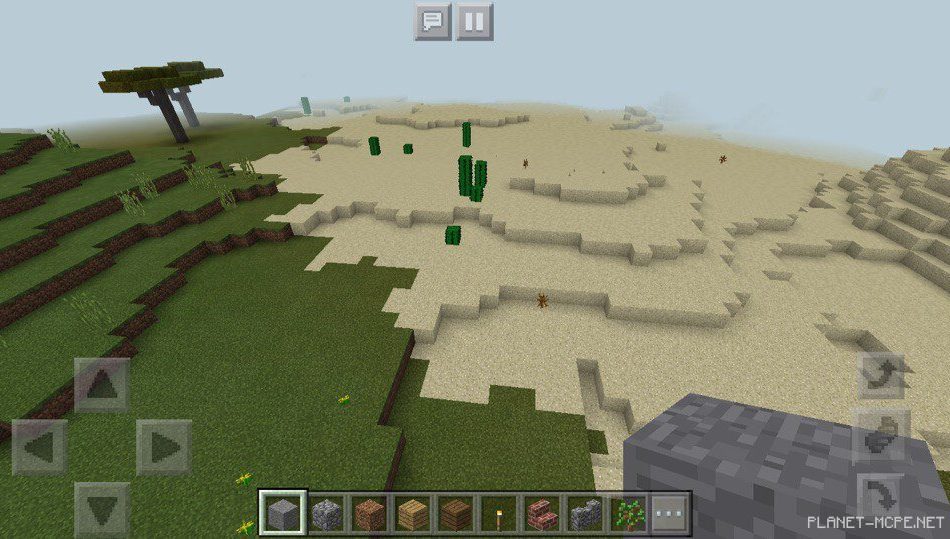Select the sapling hotbar slot
Viewport: 950px width, 539px height.
pyautogui.click(x=628, y=514)
